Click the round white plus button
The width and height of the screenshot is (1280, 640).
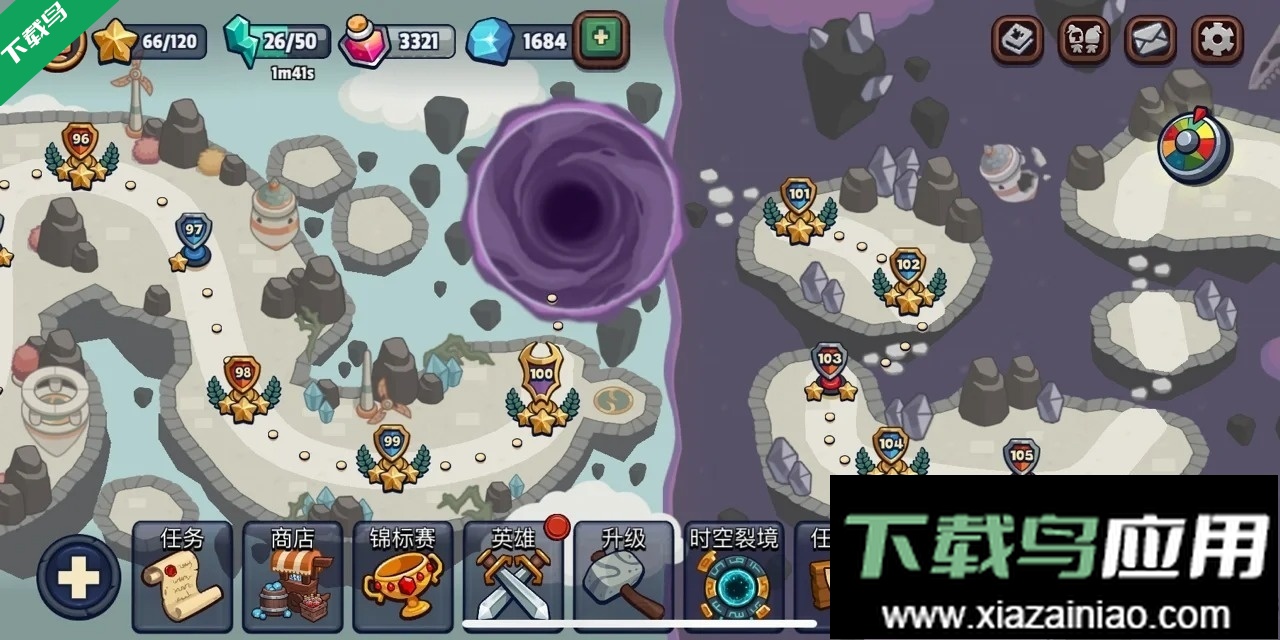point(78,577)
